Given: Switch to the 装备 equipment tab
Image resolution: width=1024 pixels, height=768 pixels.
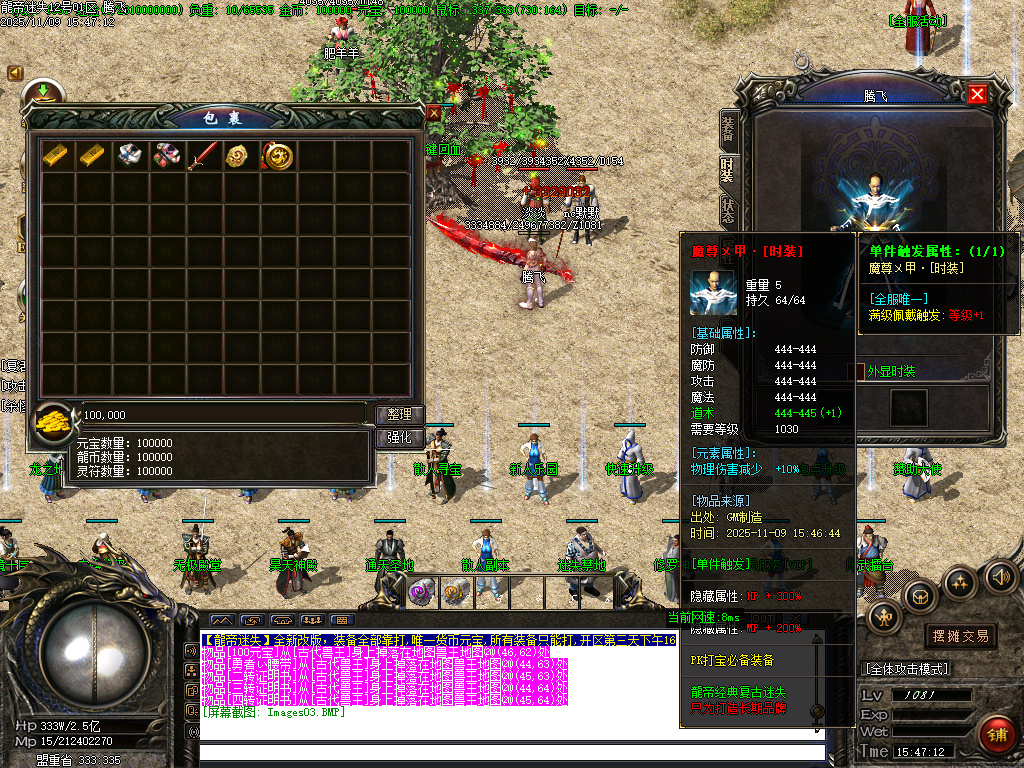Looking at the screenshot, I should (x=728, y=128).
